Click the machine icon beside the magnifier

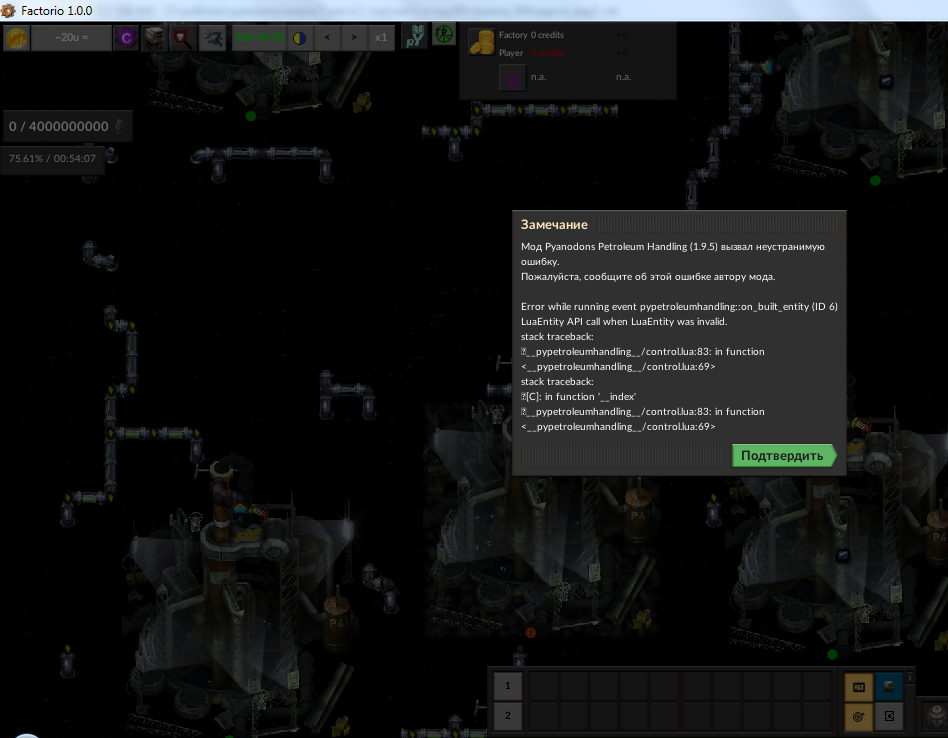click(x=155, y=39)
